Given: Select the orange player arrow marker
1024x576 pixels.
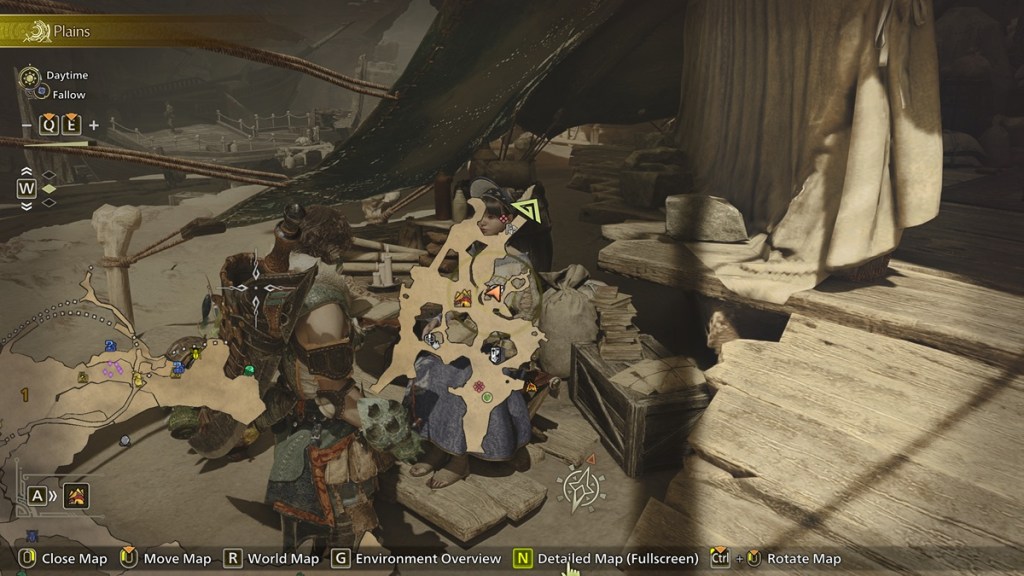Looking at the screenshot, I should tap(493, 292).
